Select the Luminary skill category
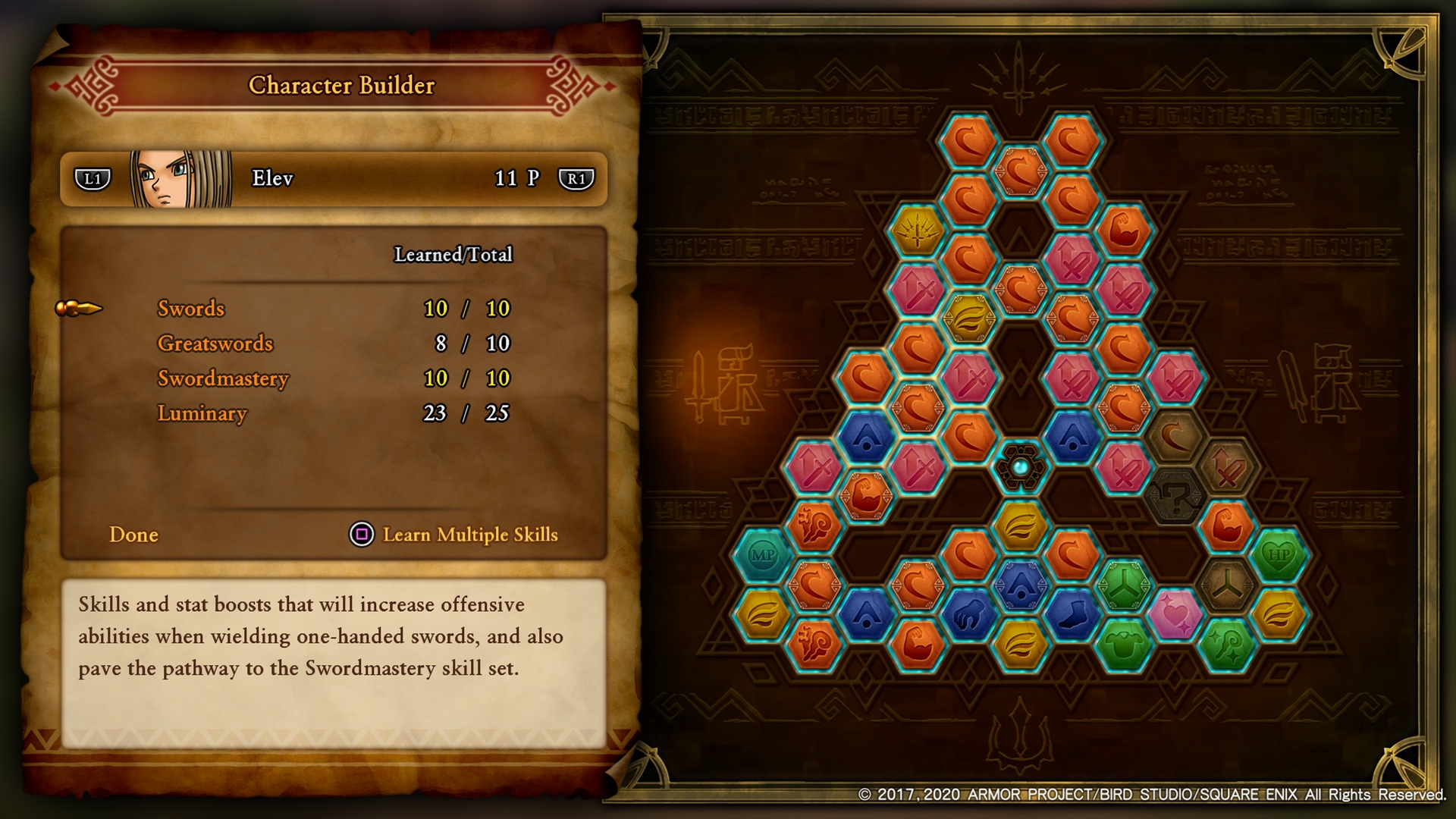 click(202, 413)
